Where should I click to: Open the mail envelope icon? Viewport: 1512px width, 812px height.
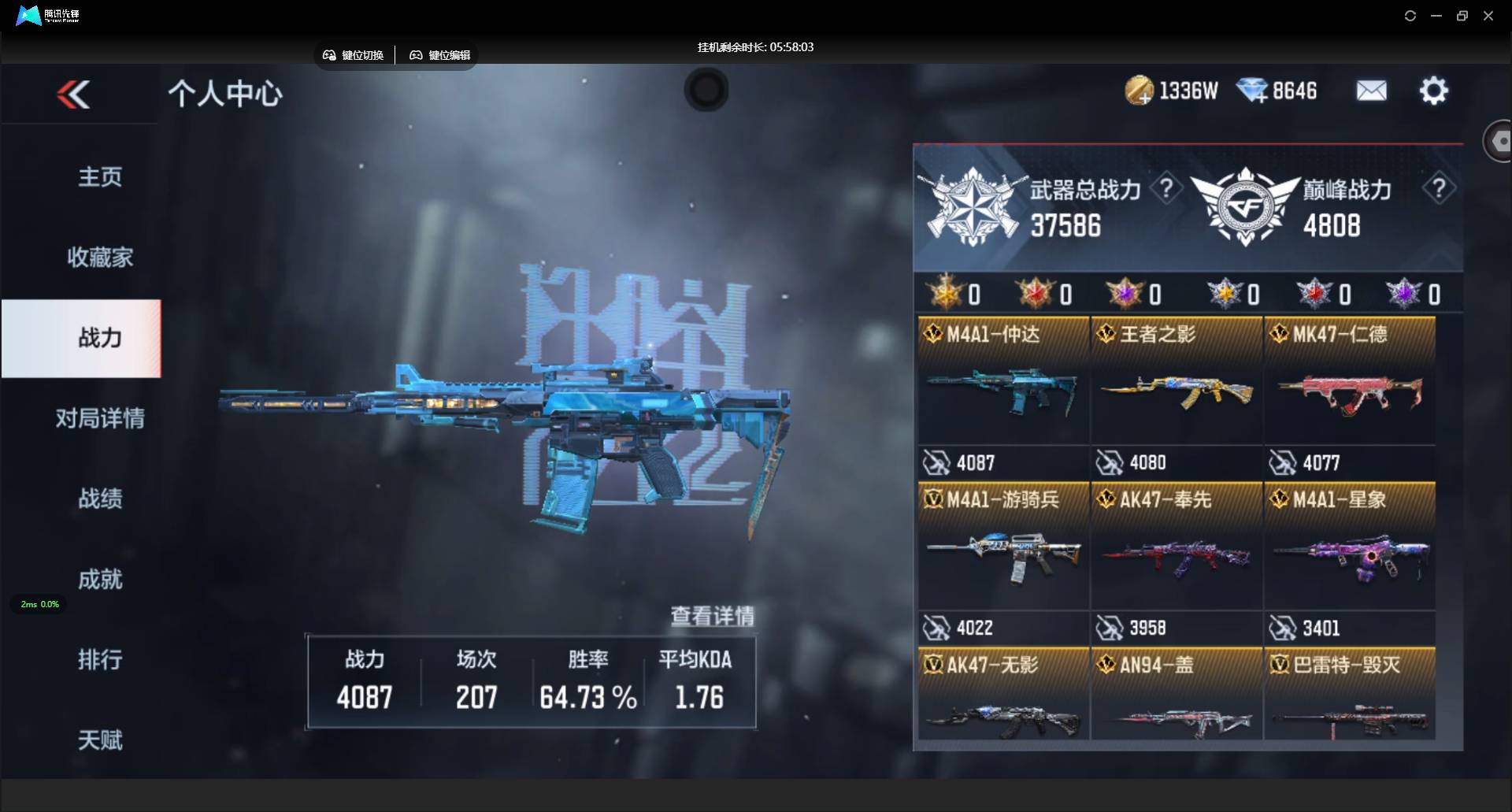click(x=1371, y=91)
